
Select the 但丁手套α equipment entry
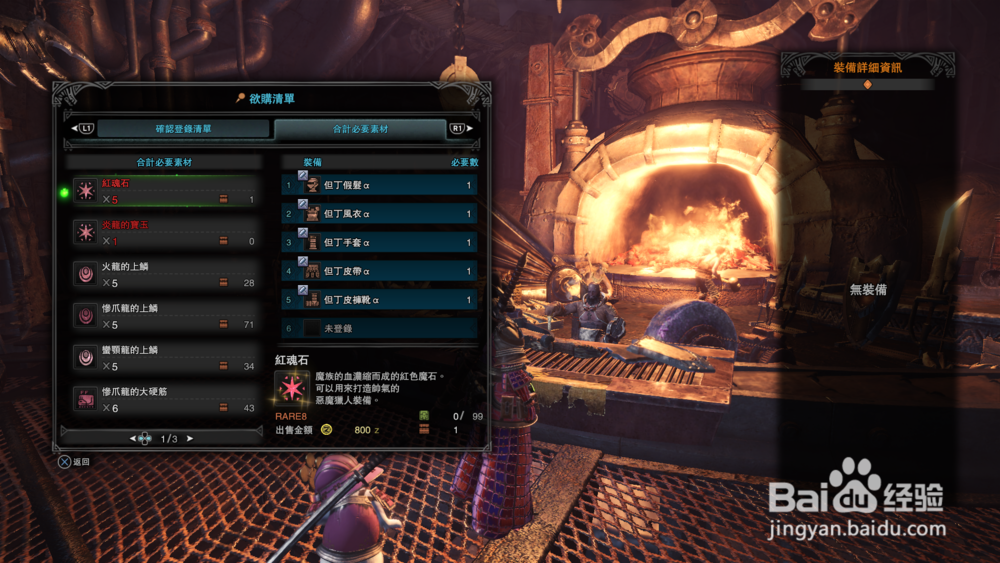coord(380,242)
